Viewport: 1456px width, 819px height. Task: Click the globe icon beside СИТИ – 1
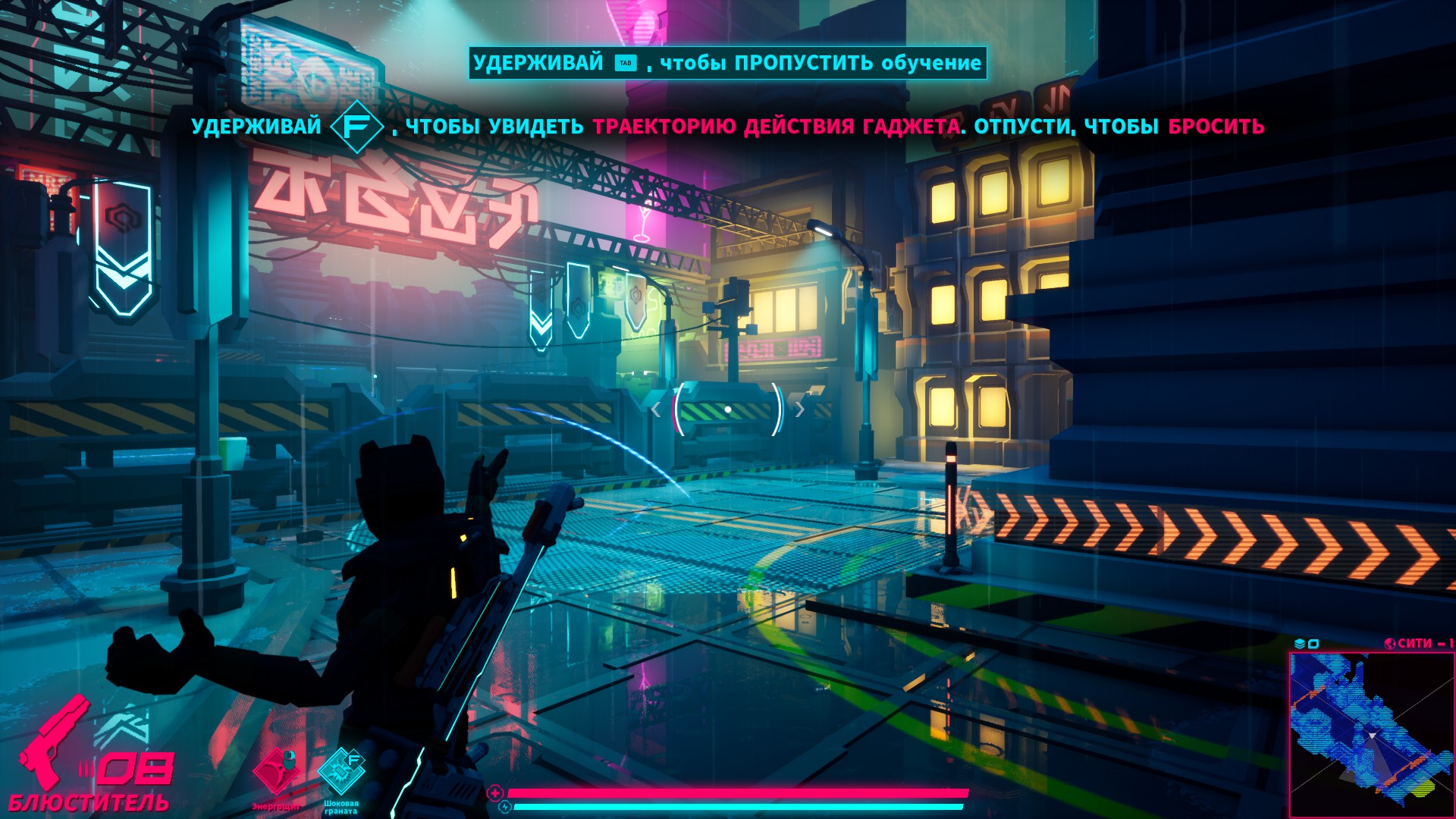coord(1389,644)
